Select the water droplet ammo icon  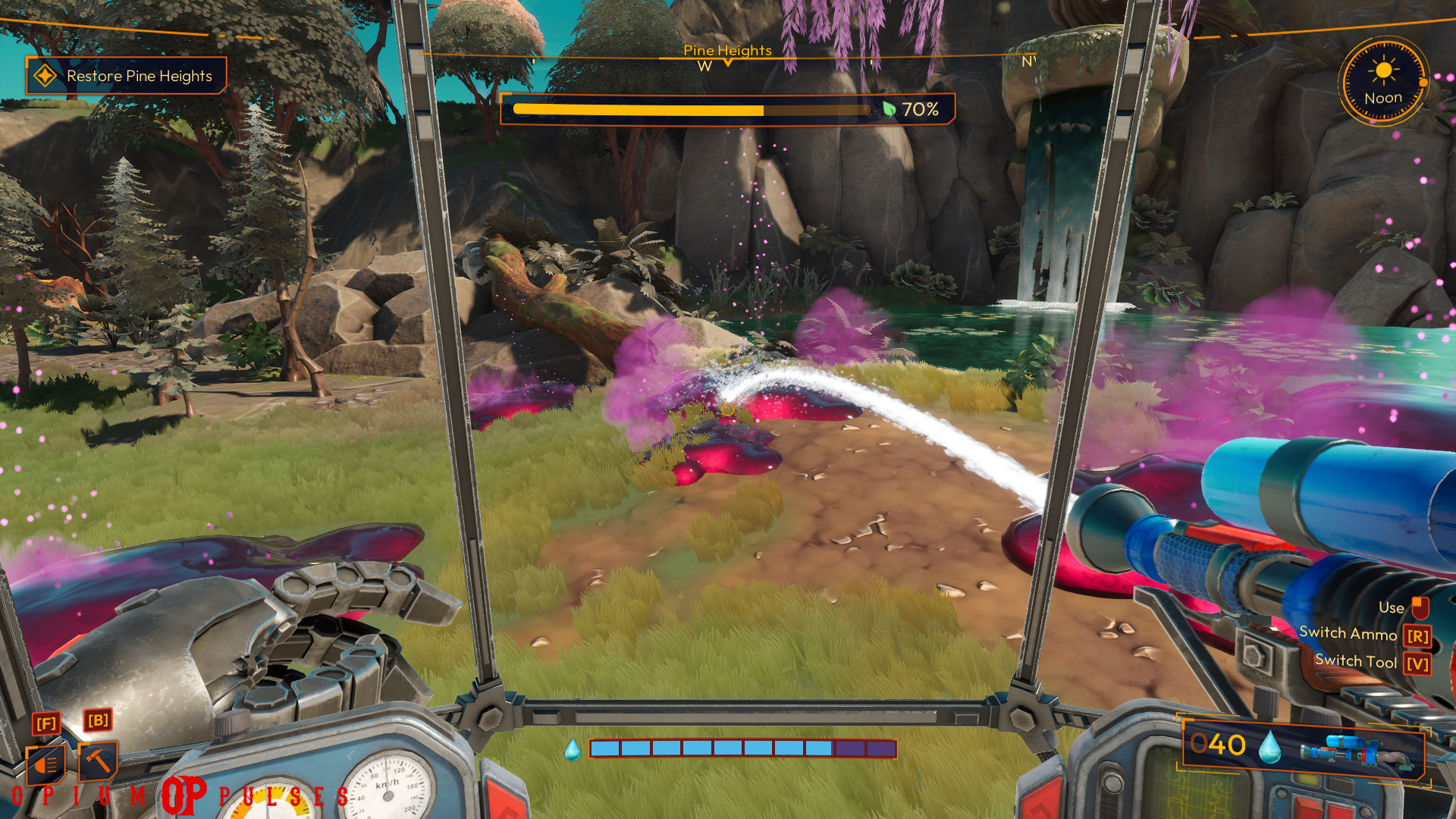tap(1269, 747)
